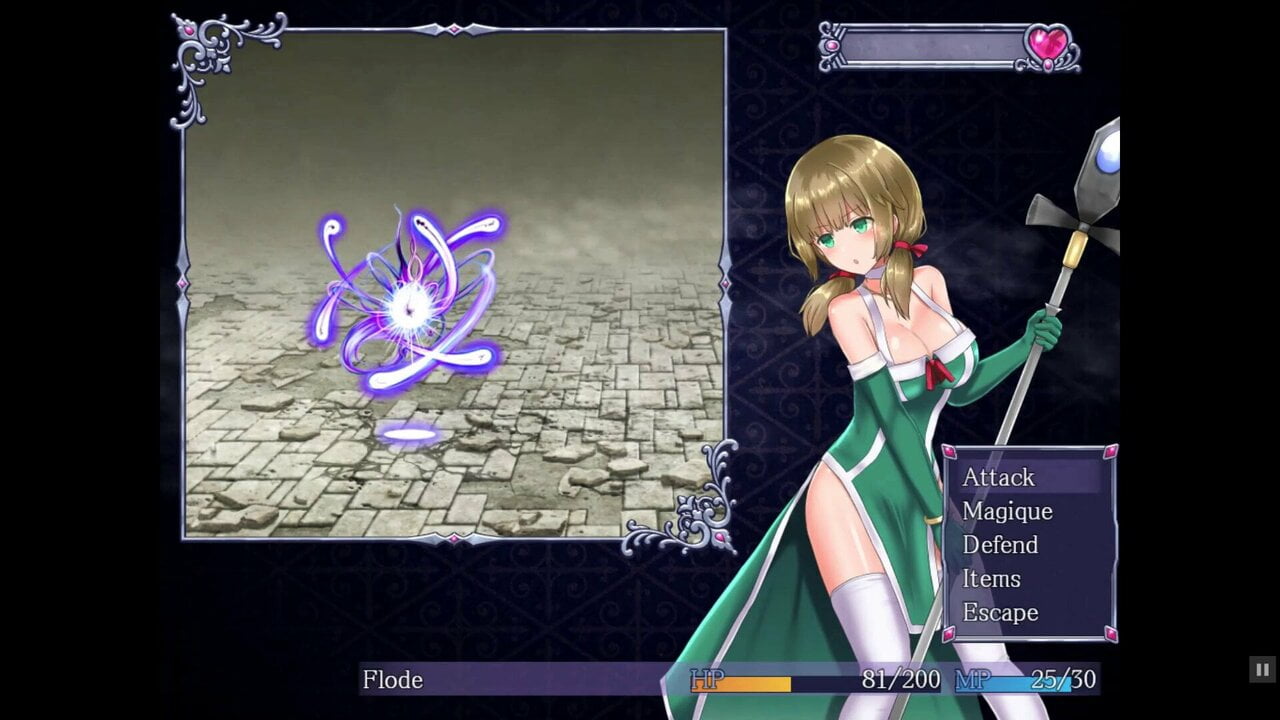Choose the Defend command
The width and height of the screenshot is (1280, 720).
click(x=1000, y=545)
